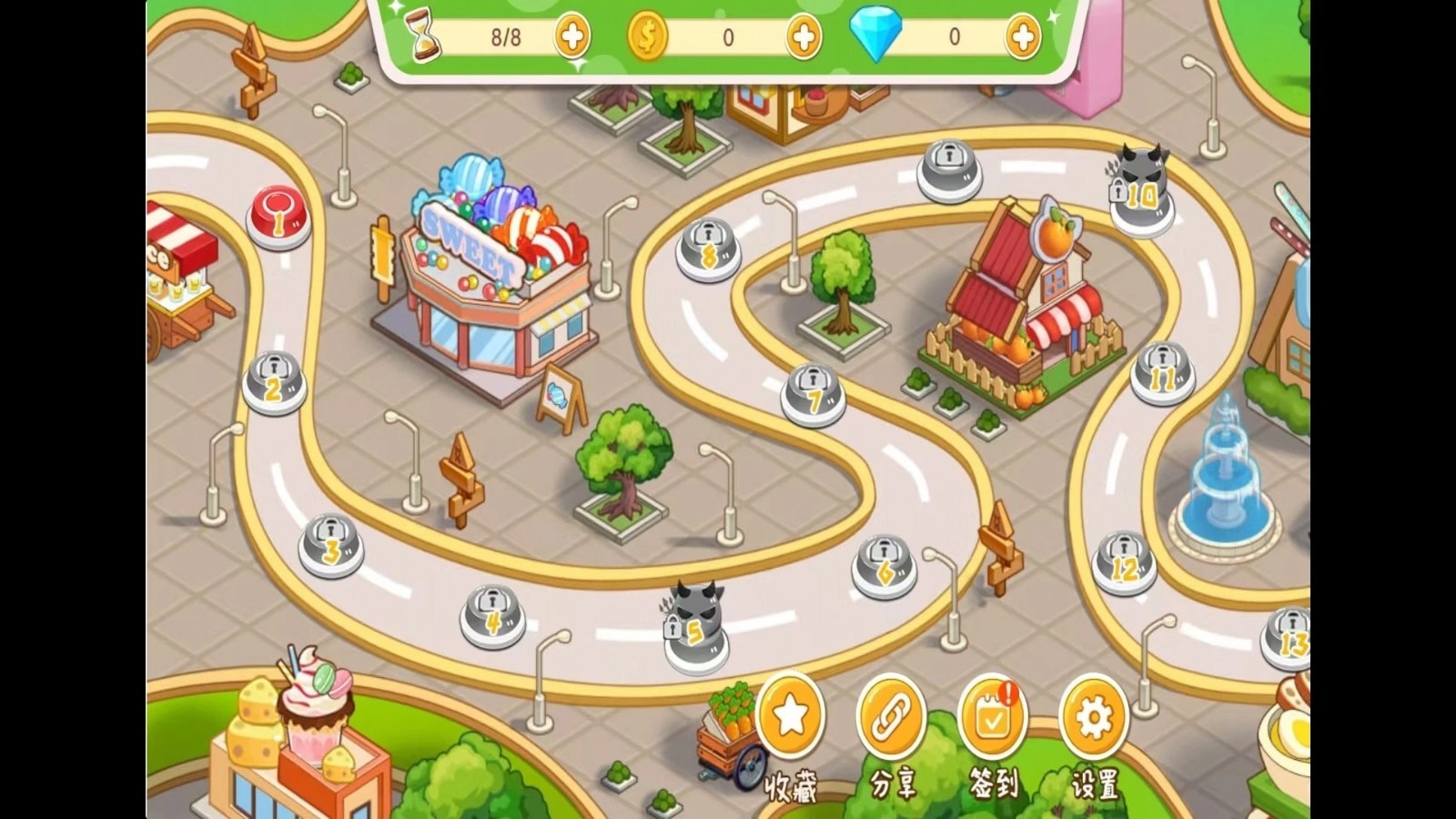Open the 设置 gear settings menu
The height and width of the screenshot is (819, 1456).
click(1094, 718)
